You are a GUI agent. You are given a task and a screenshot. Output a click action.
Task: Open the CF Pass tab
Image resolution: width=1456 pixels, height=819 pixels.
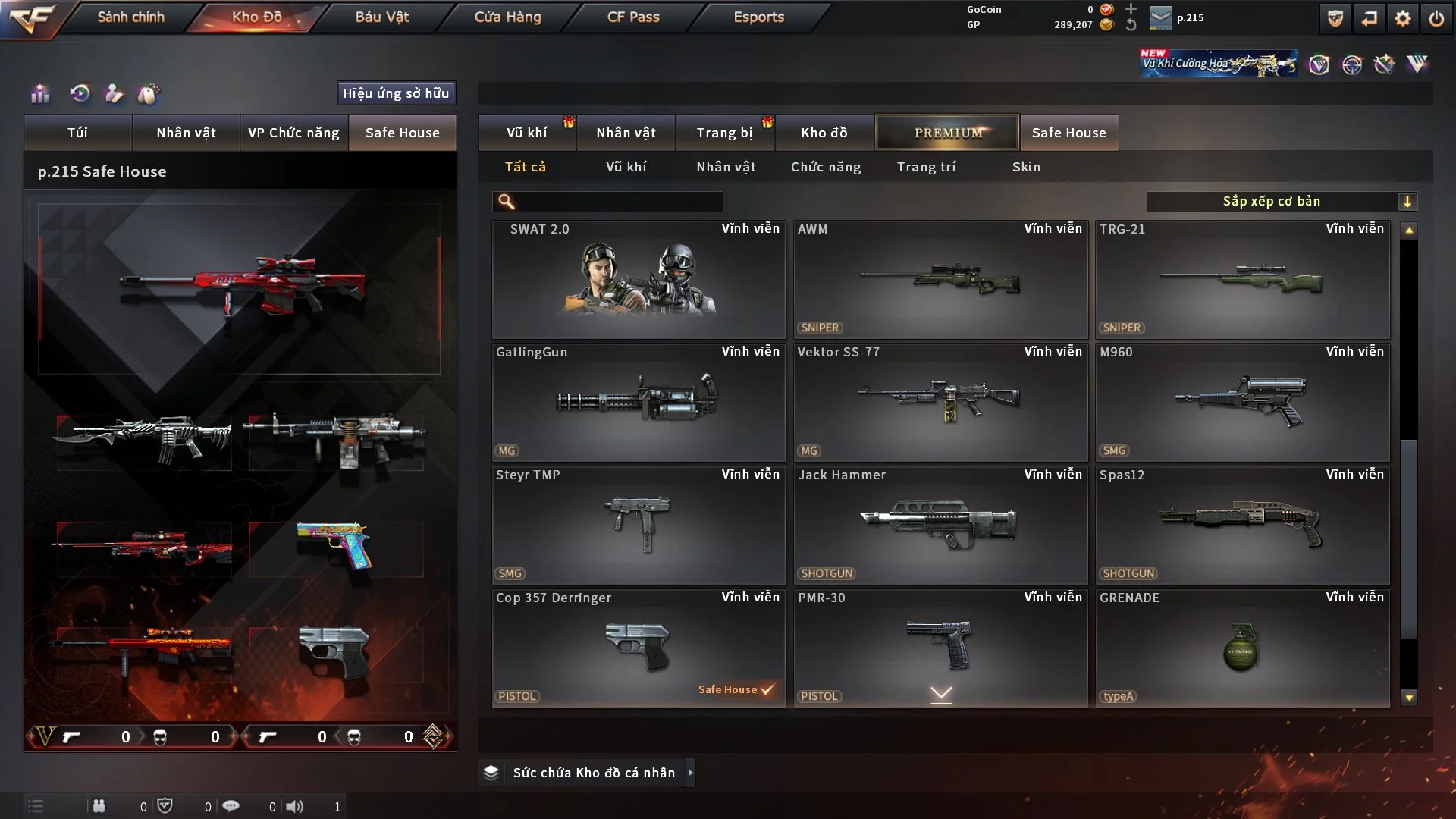(633, 17)
